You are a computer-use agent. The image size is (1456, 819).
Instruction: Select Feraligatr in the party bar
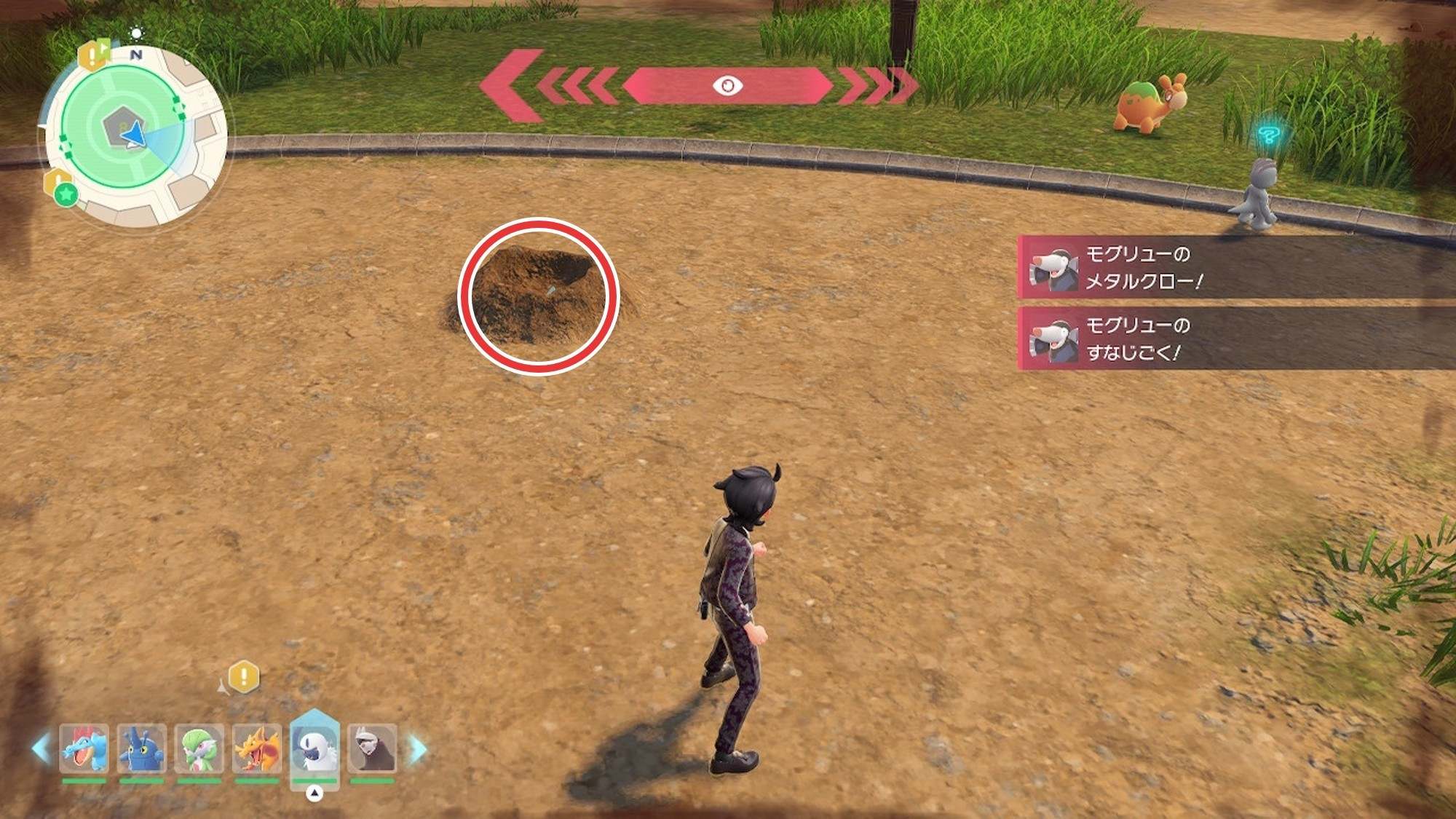coord(84,748)
